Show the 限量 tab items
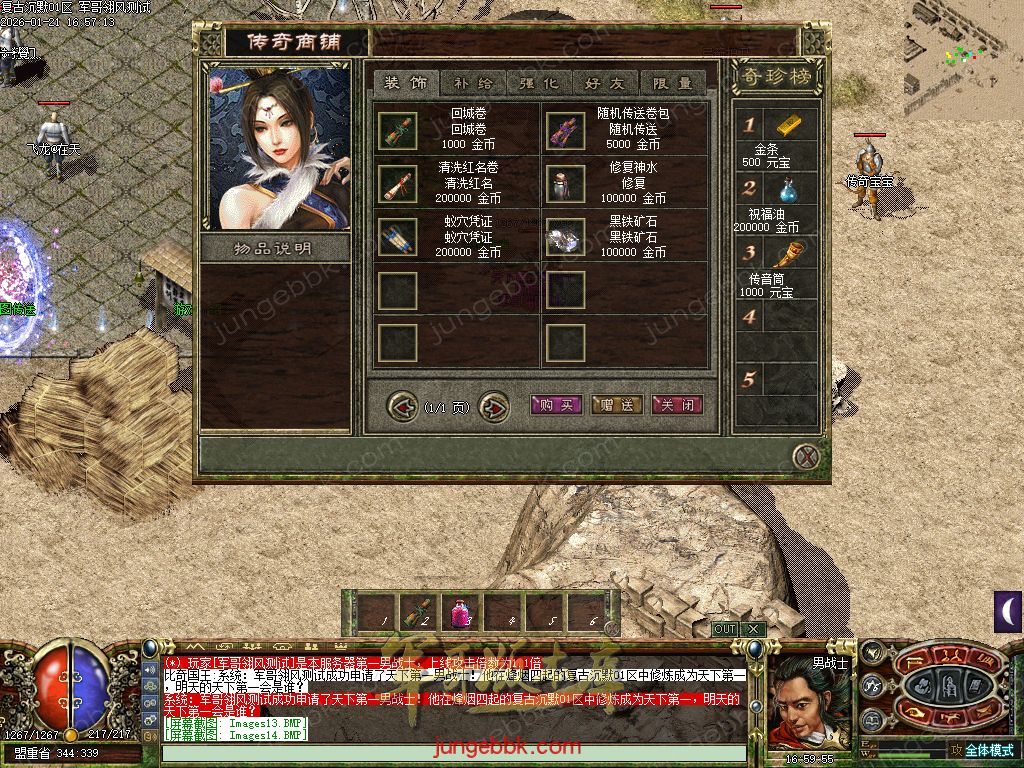The width and height of the screenshot is (1024, 768). 672,83
